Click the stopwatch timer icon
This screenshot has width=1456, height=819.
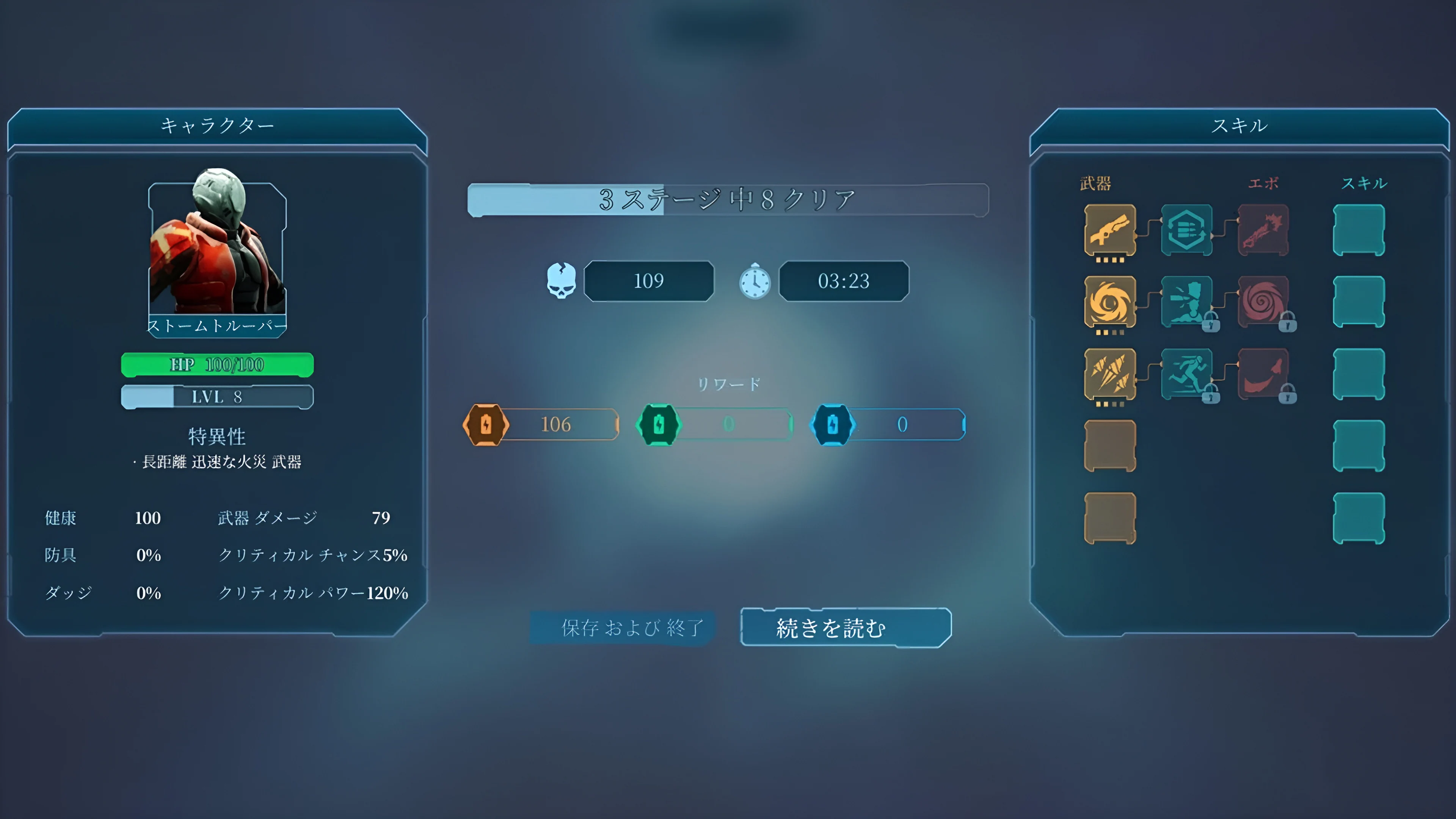pyautogui.click(x=754, y=281)
